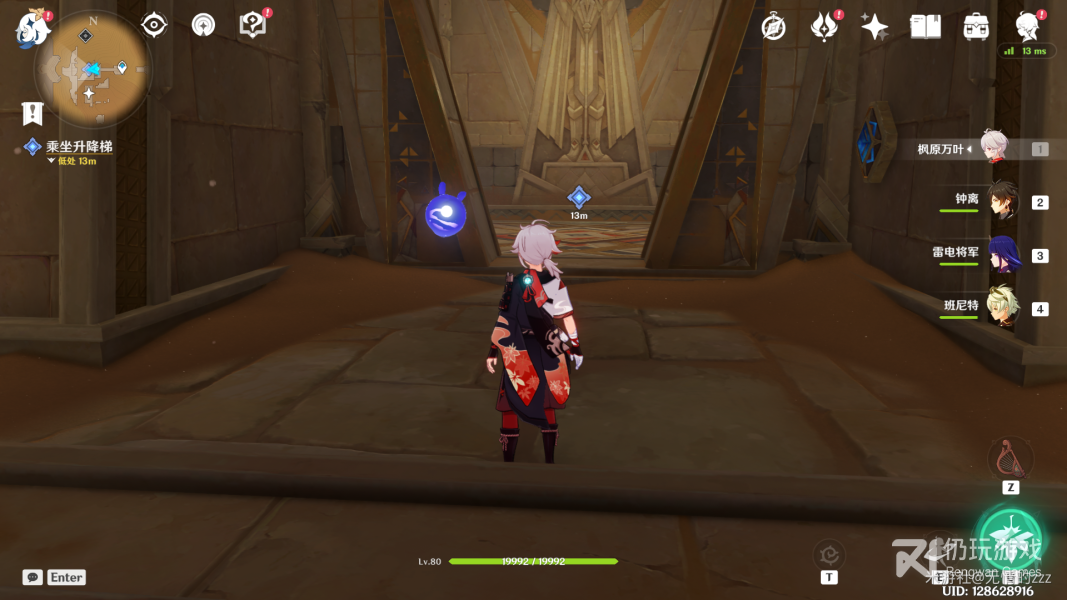Switch to party member 钟离
The image size is (1067, 600).
[1002, 201]
